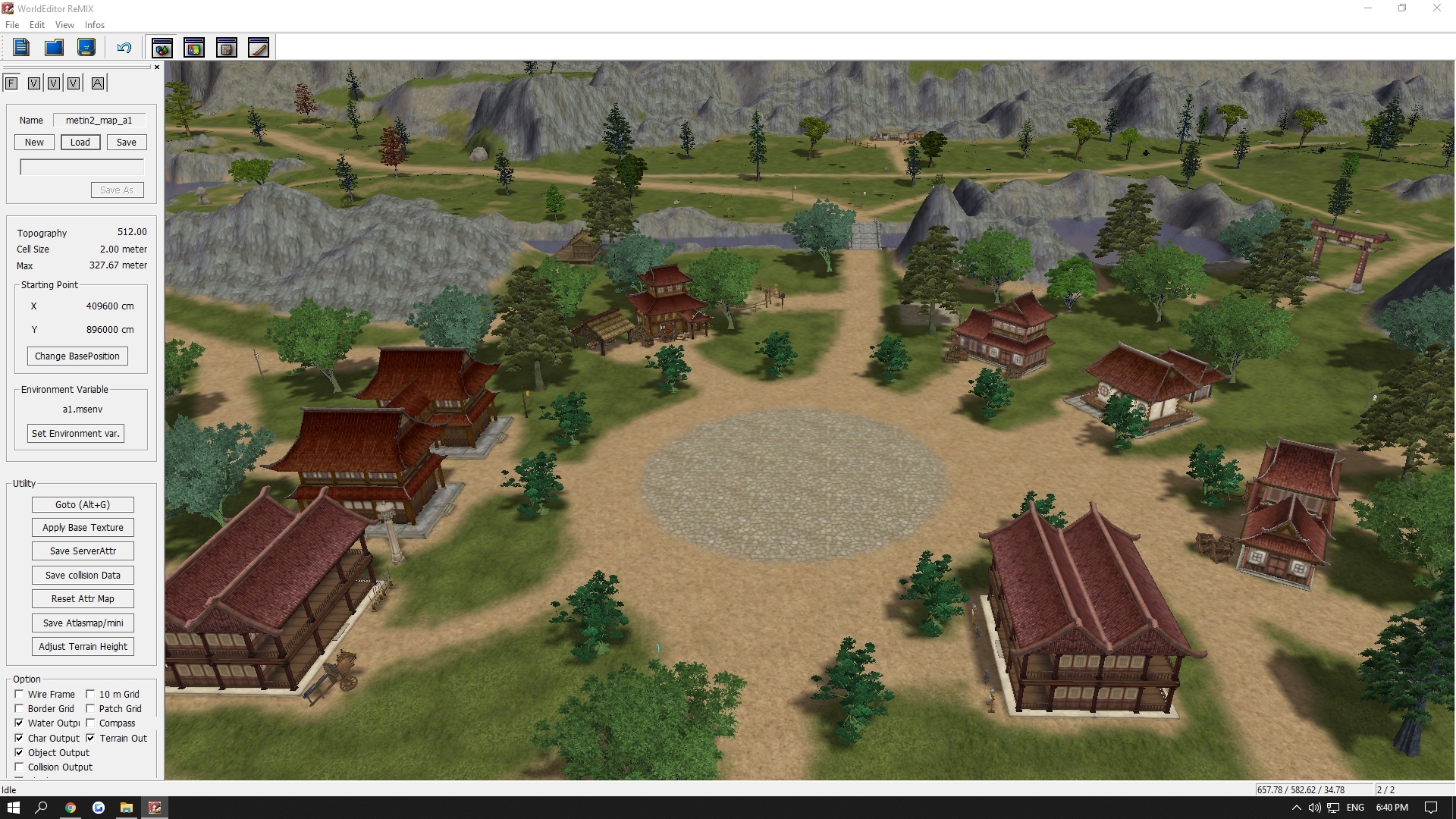Click the Load button

click(x=80, y=142)
